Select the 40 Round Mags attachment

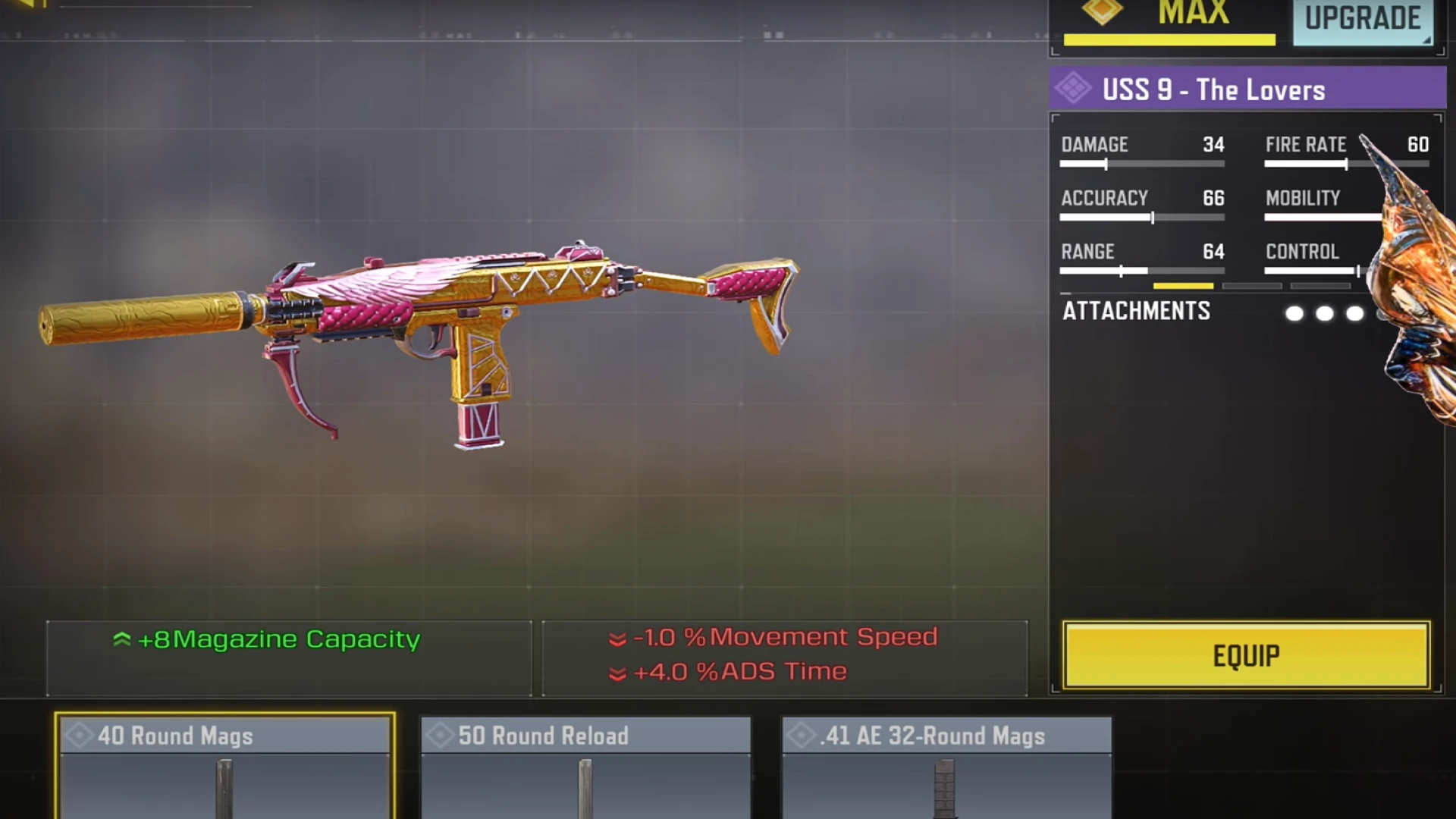pos(224,766)
